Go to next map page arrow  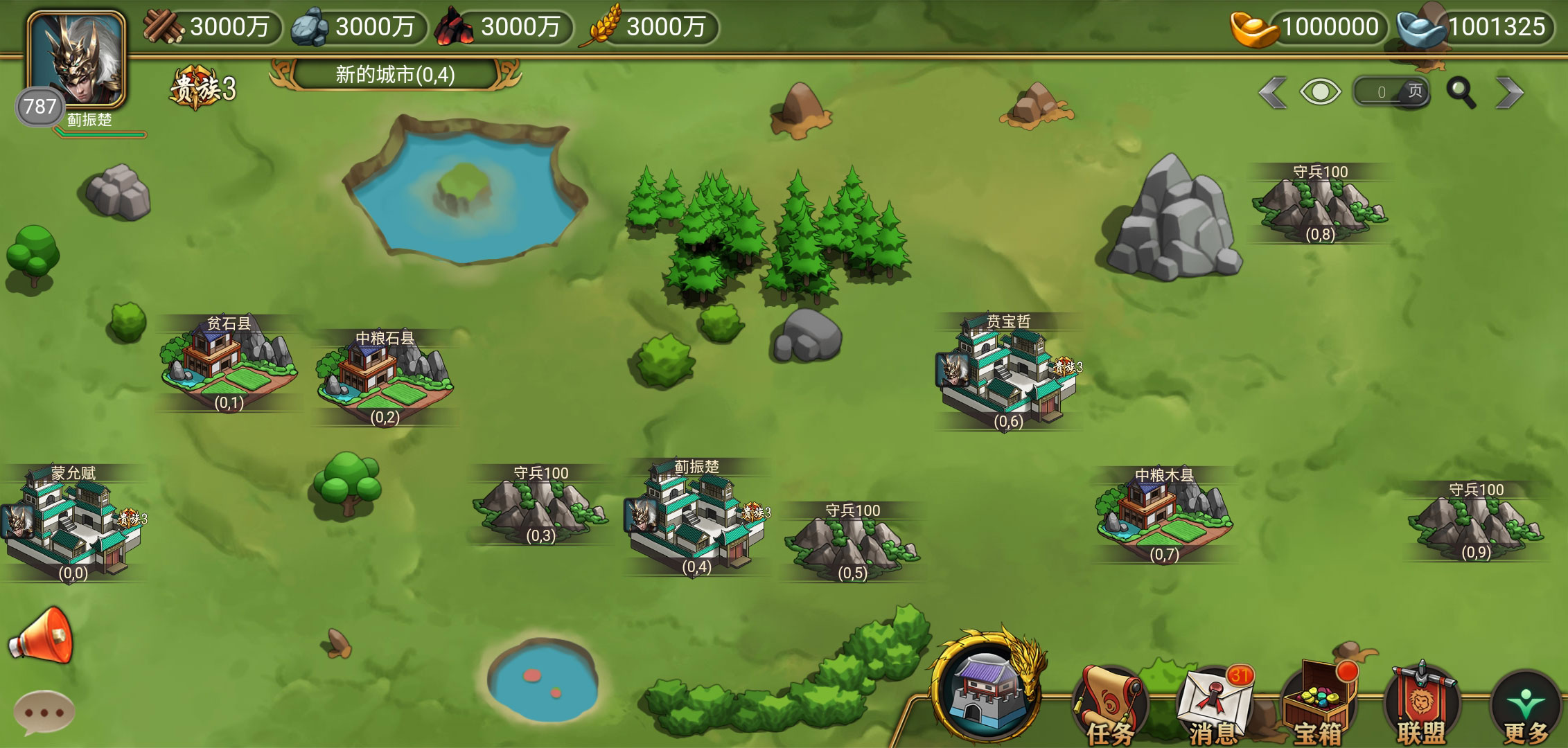point(1508,92)
